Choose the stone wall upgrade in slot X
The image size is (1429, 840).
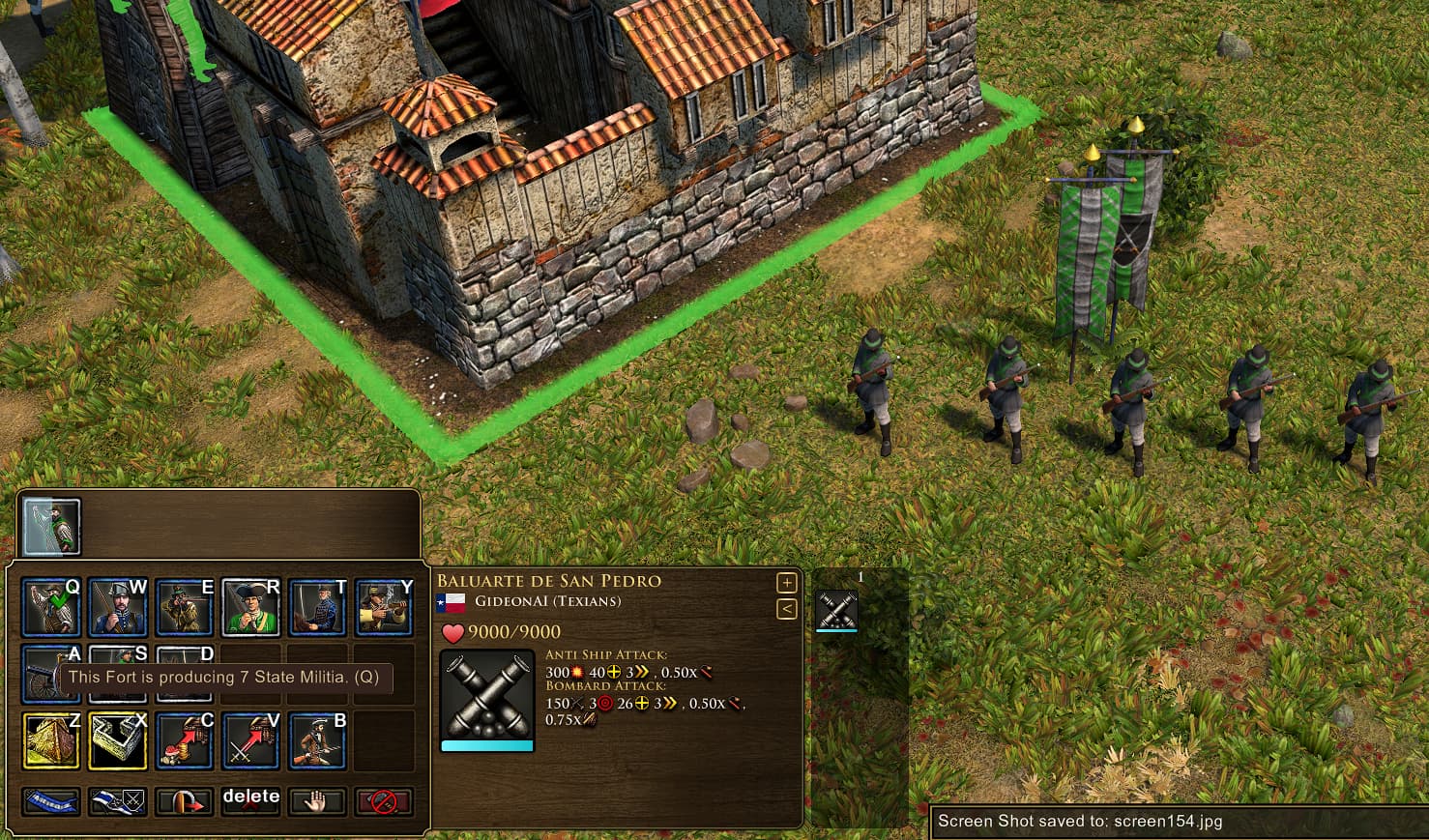tap(117, 740)
